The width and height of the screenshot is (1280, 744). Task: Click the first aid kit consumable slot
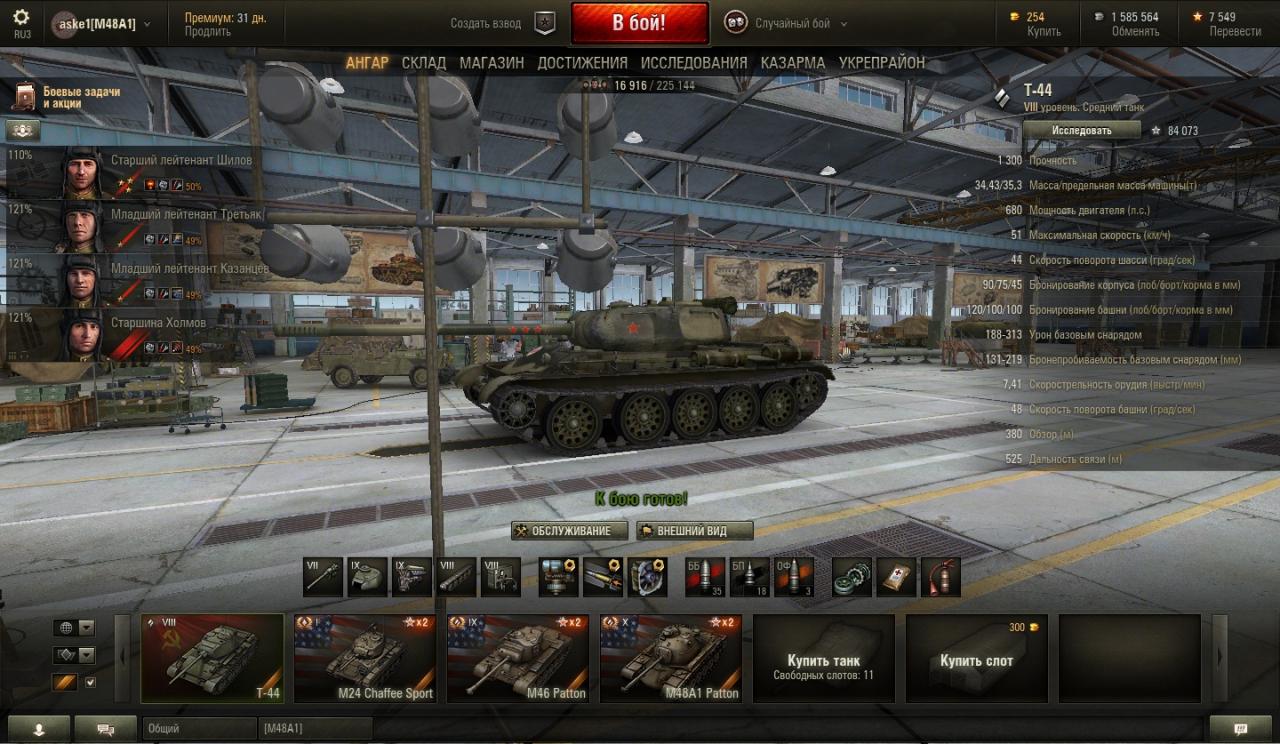point(896,577)
